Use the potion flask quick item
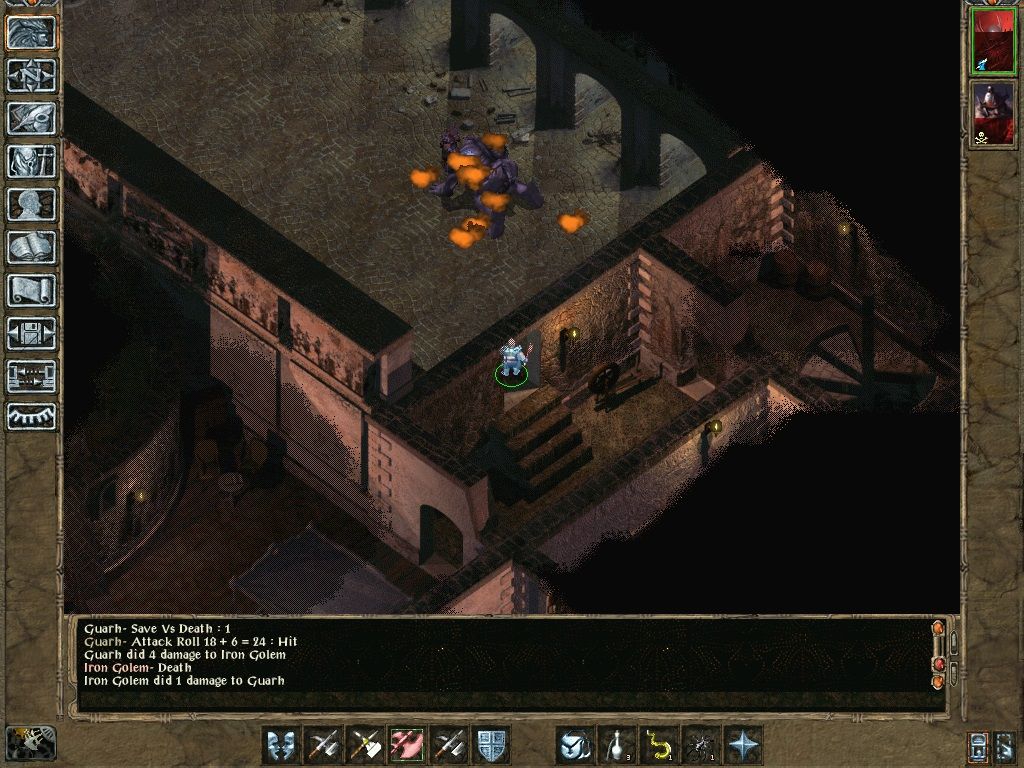 click(x=617, y=745)
